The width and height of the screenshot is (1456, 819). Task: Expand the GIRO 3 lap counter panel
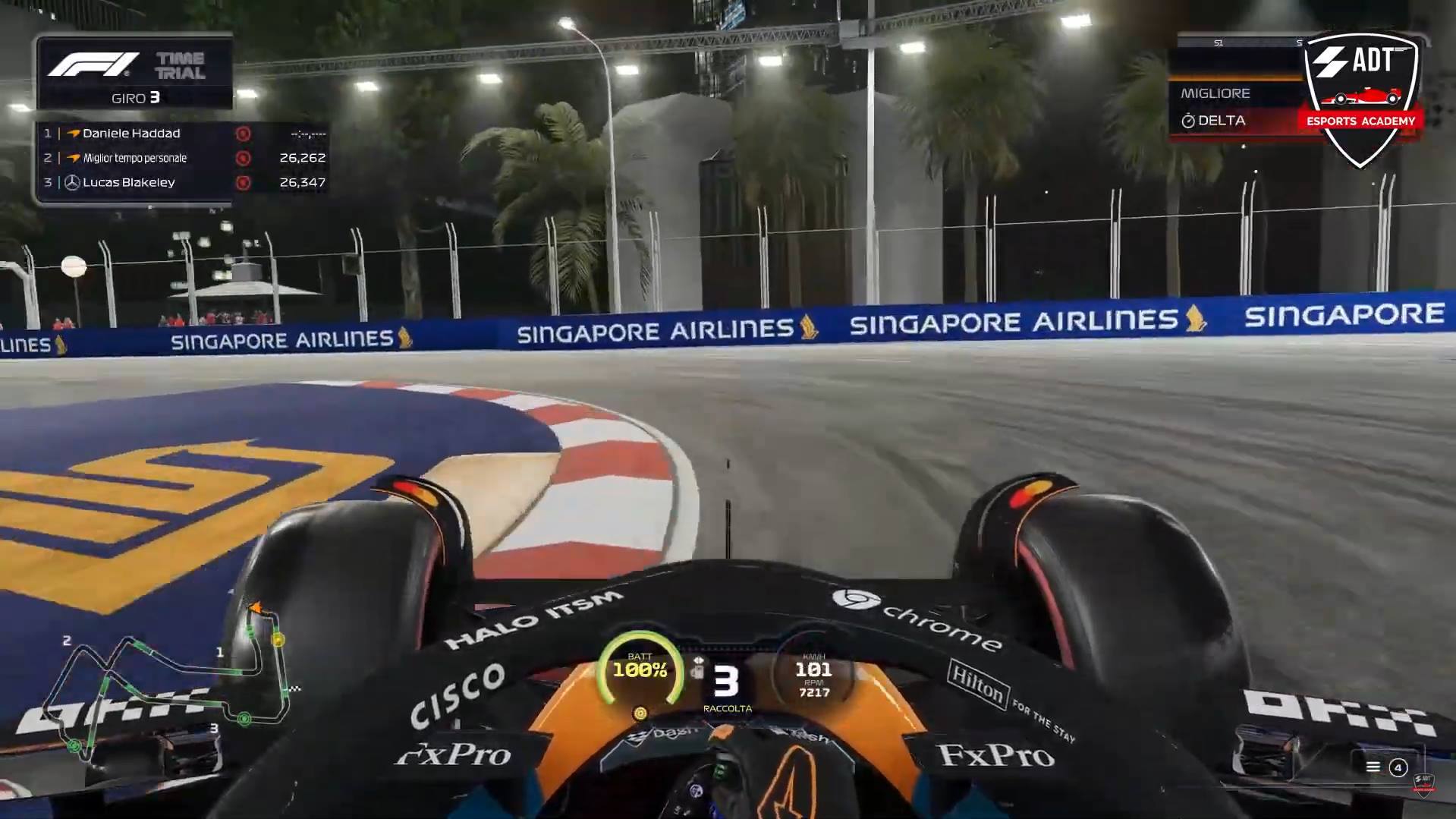135,97
